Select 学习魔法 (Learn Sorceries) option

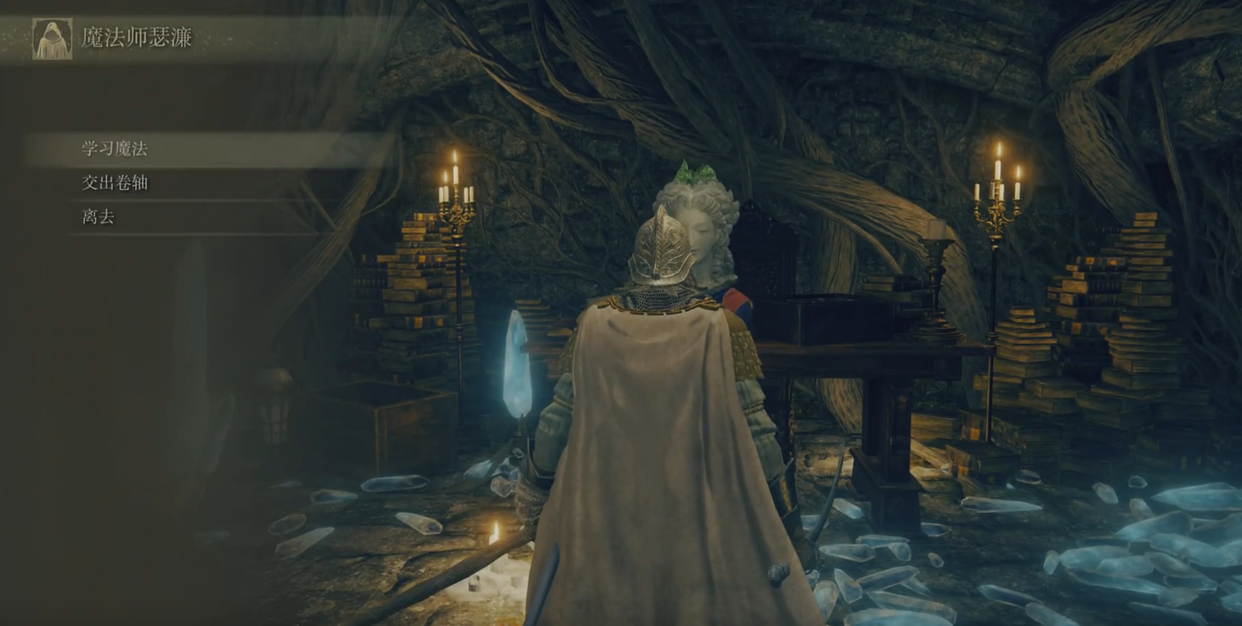[x=115, y=149]
